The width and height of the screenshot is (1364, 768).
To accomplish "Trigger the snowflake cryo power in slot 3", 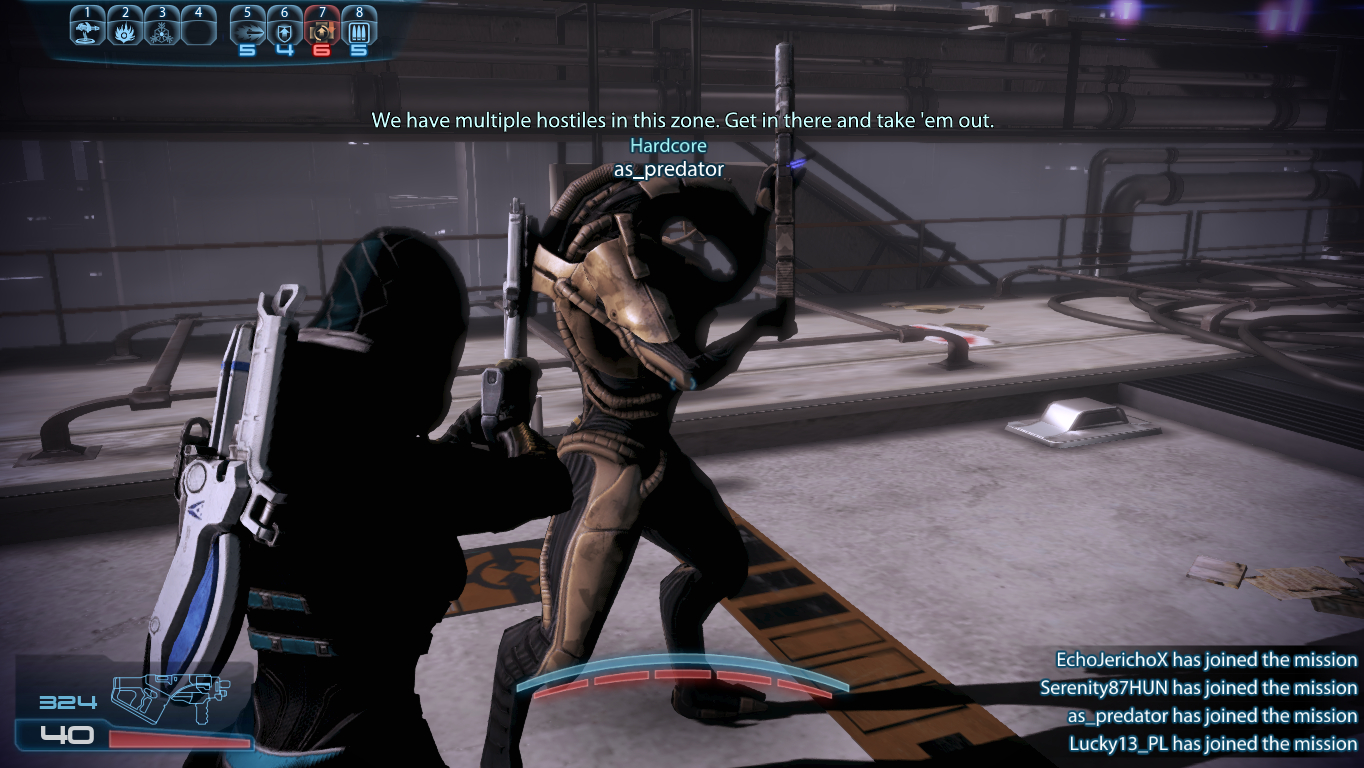I will pos(161,30).
